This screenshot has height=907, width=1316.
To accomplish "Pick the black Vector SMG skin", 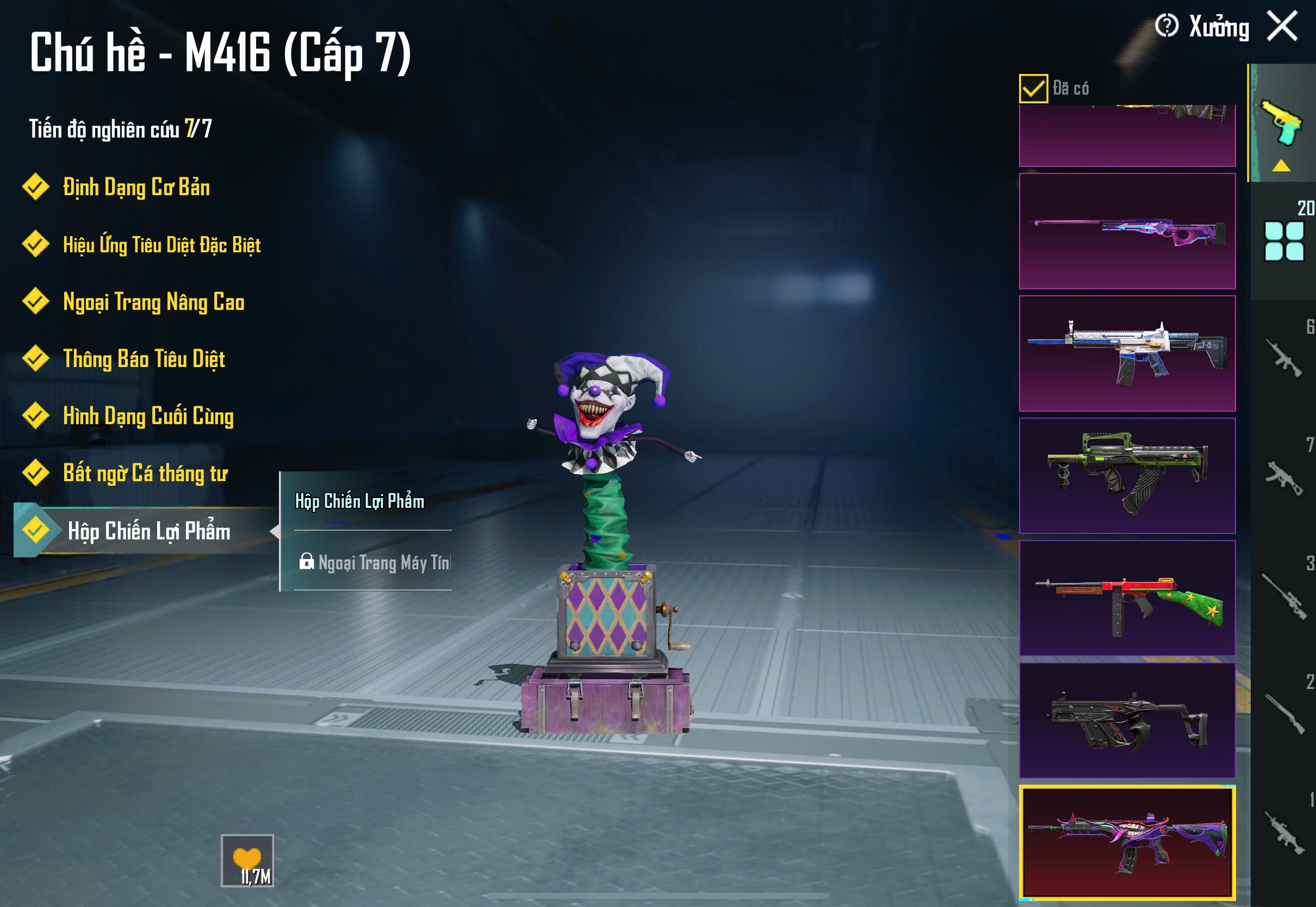I will coord(1127,720).
